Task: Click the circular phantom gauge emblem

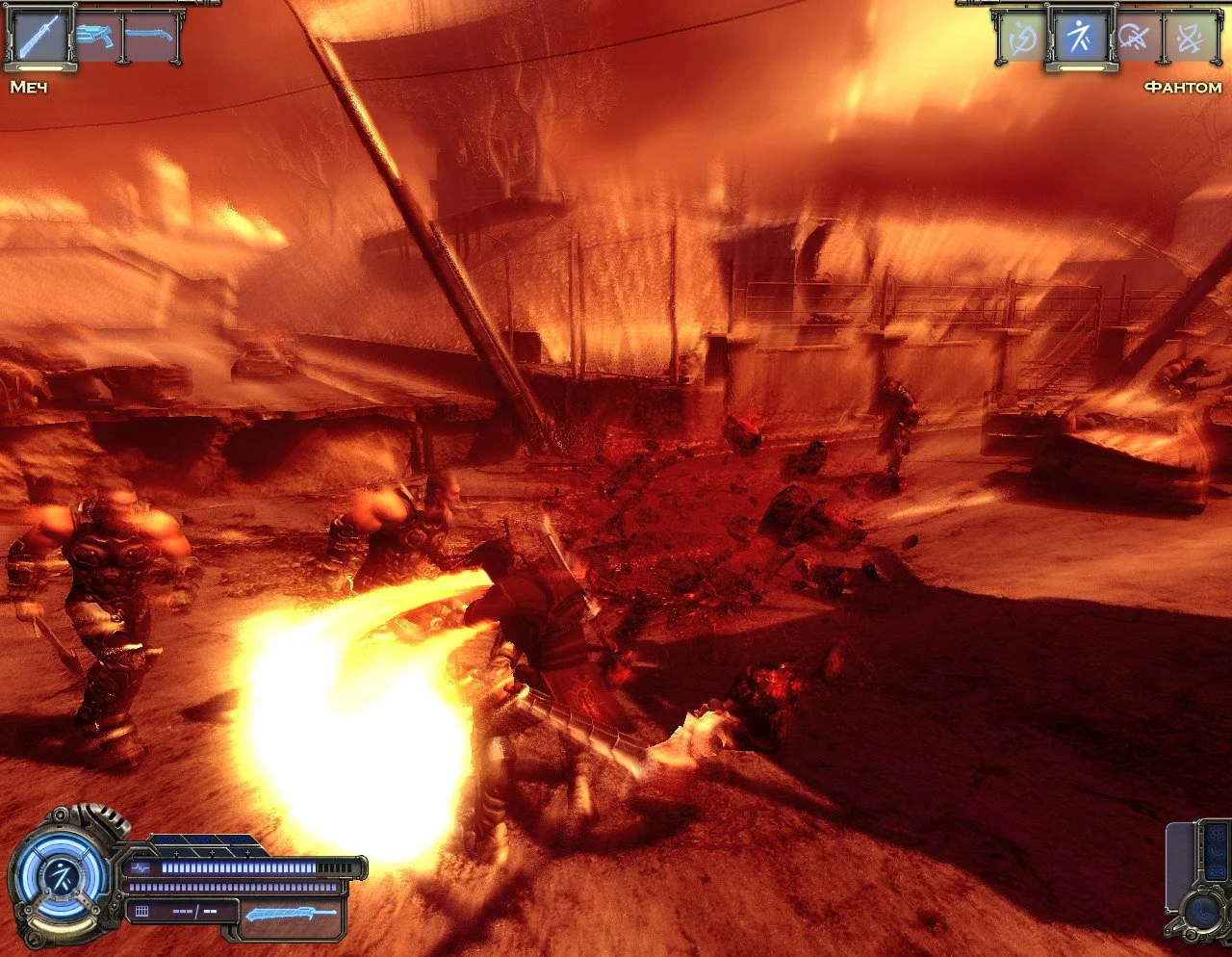Action: pos(60,878)
